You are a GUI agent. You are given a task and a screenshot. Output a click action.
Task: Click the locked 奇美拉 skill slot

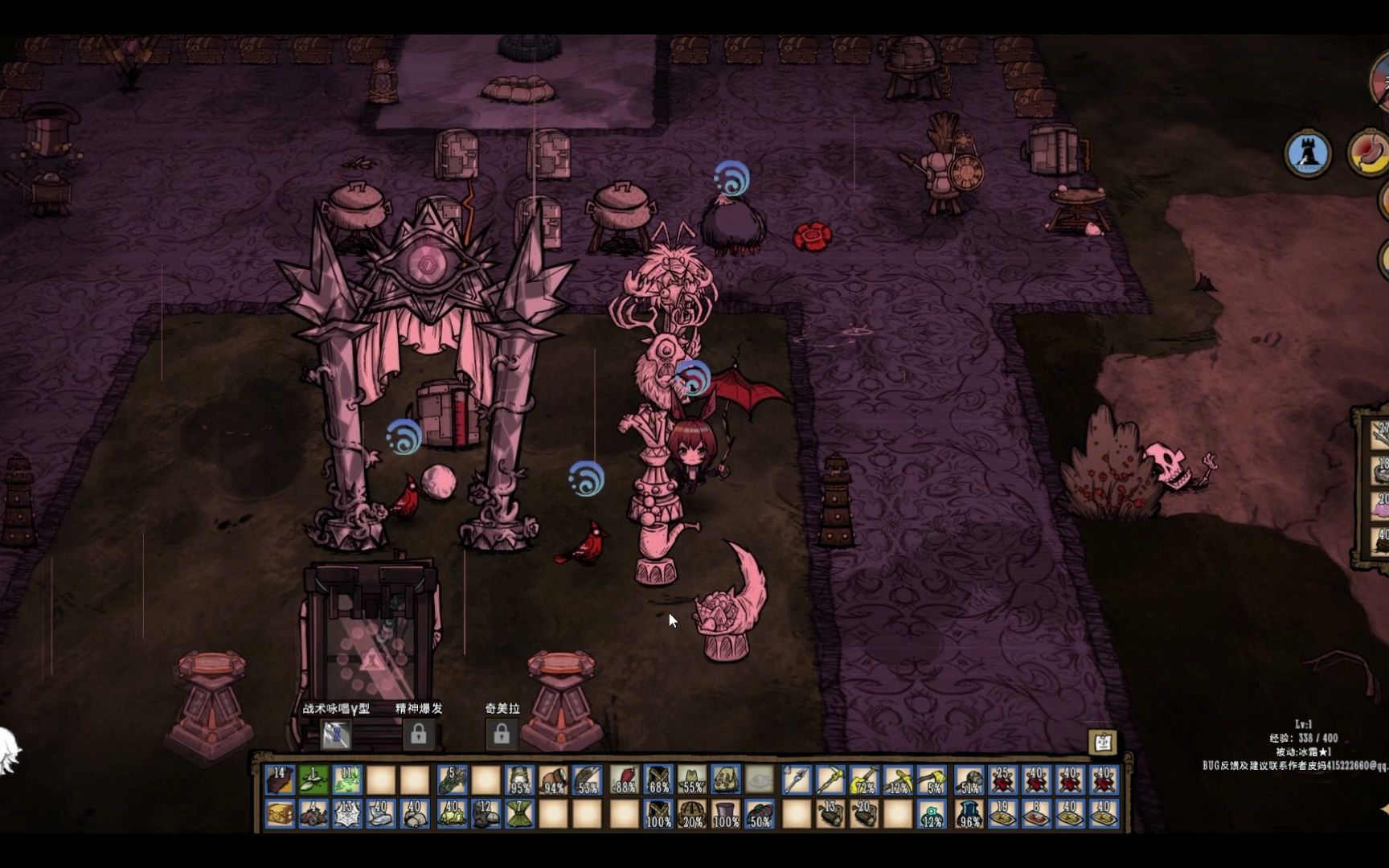coord(501,734)
